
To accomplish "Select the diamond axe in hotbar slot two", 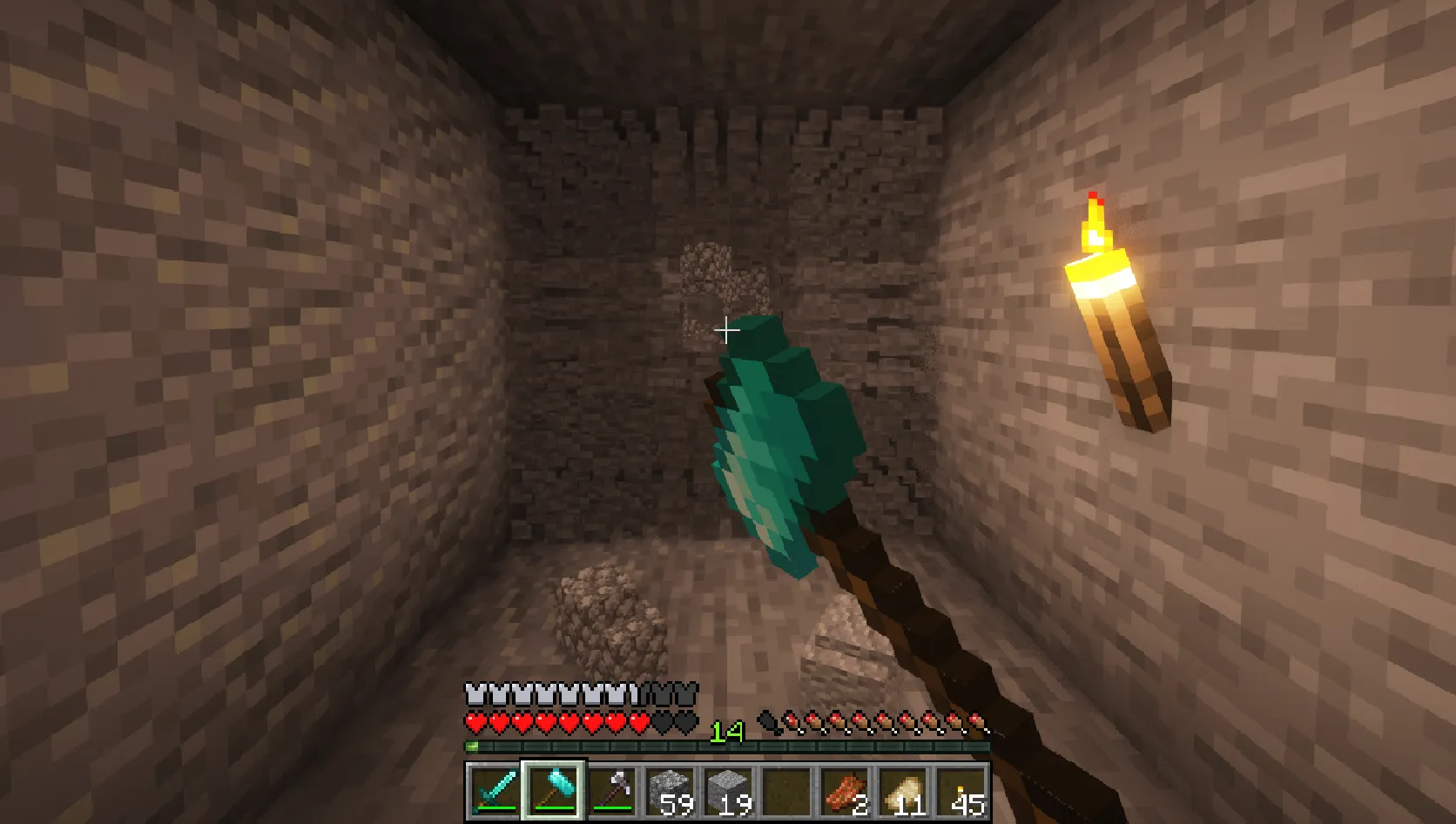I will [553, 790].
